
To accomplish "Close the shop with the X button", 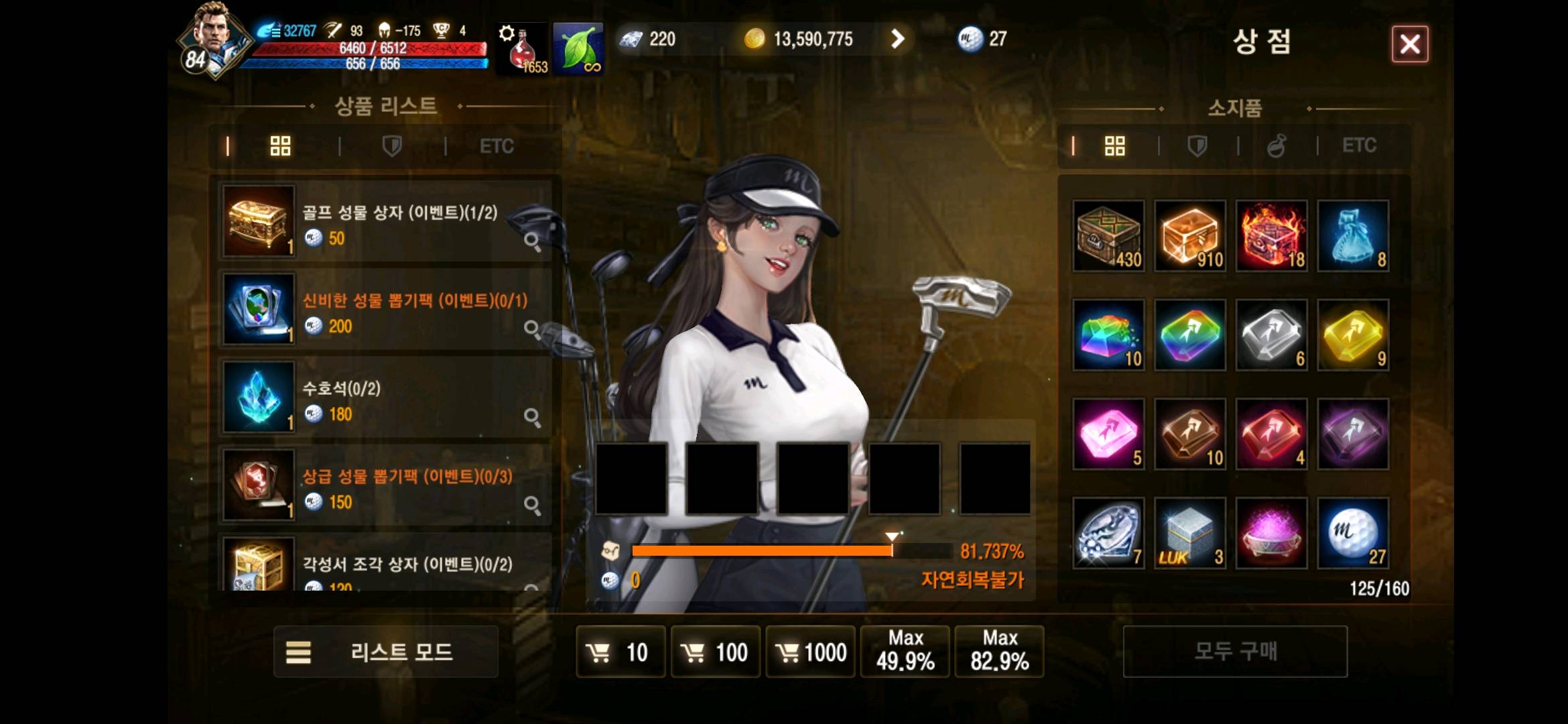I will coord(1409,44).
